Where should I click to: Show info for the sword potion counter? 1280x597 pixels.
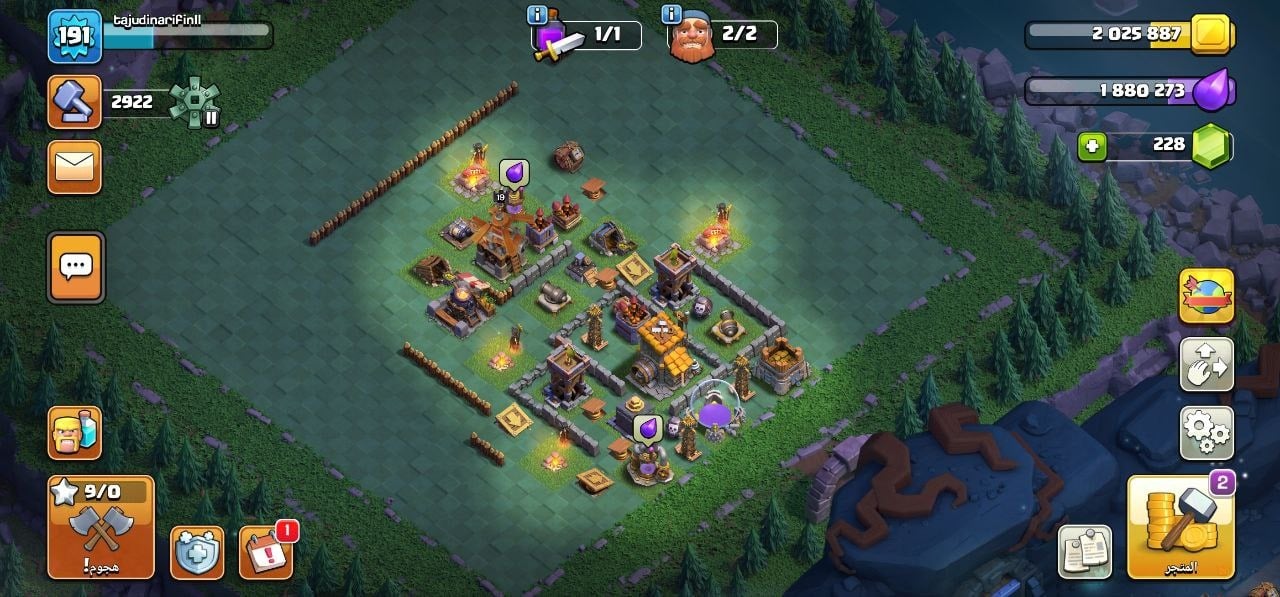point(536,15)
